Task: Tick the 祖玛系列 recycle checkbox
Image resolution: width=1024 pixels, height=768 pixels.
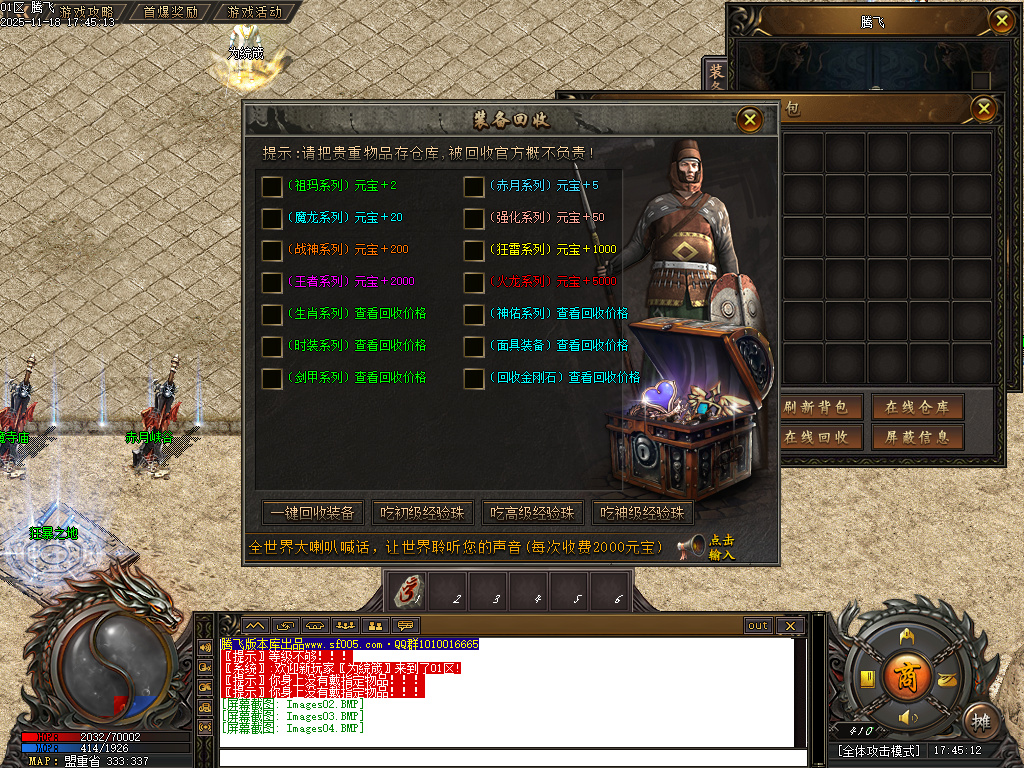Action: point(271,186)
